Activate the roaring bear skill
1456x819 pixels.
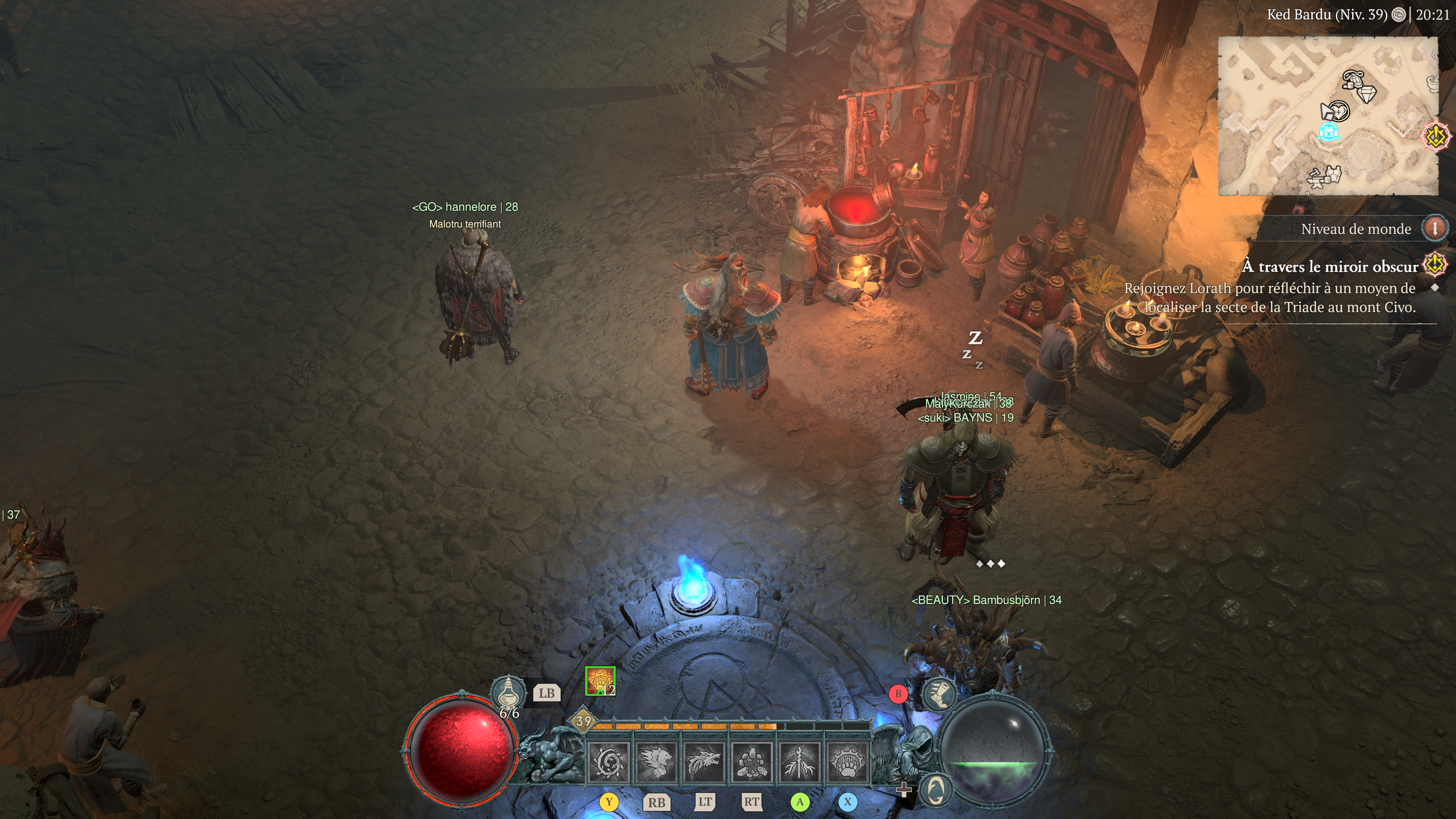(x=656, y=762)
